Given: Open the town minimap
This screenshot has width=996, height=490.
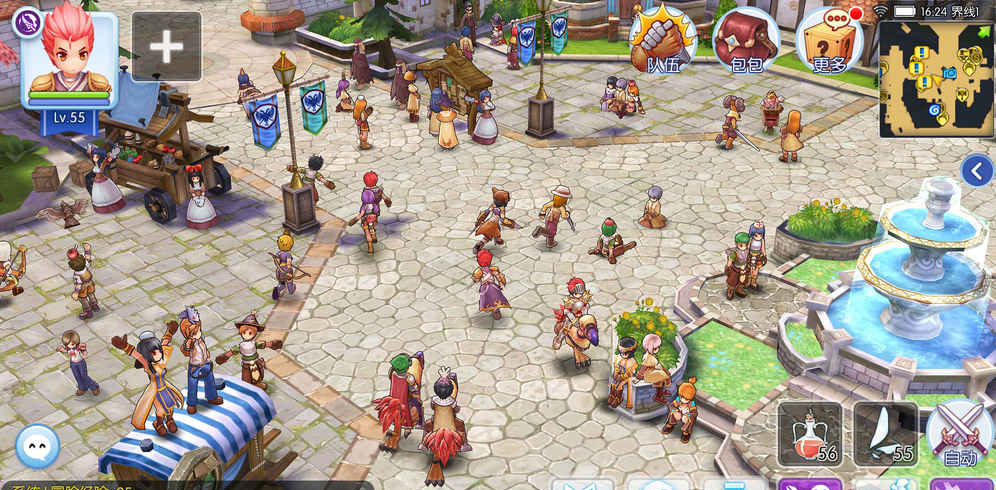Looking at the screenshot, I should point(937,79).
